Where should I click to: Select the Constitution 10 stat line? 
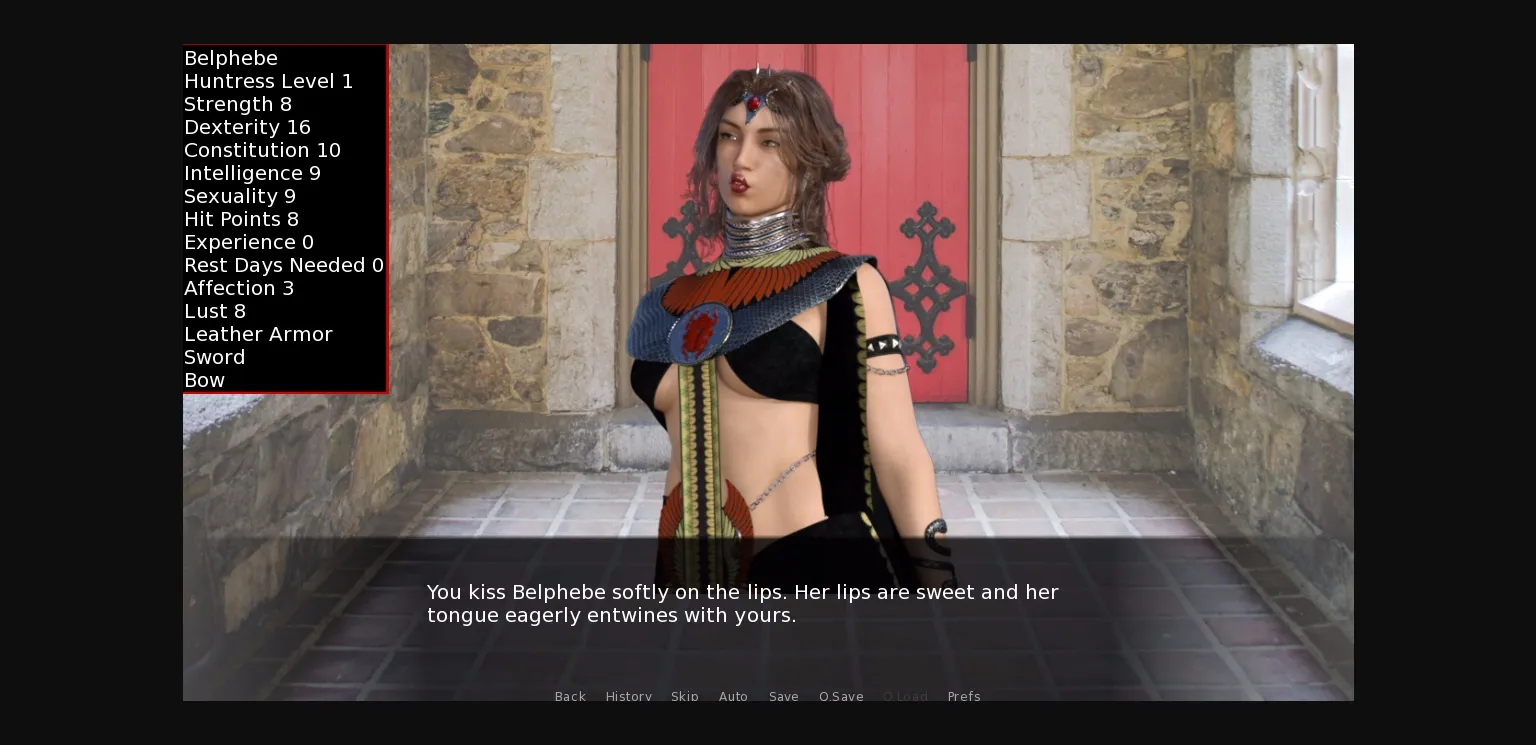coord(262,150)
